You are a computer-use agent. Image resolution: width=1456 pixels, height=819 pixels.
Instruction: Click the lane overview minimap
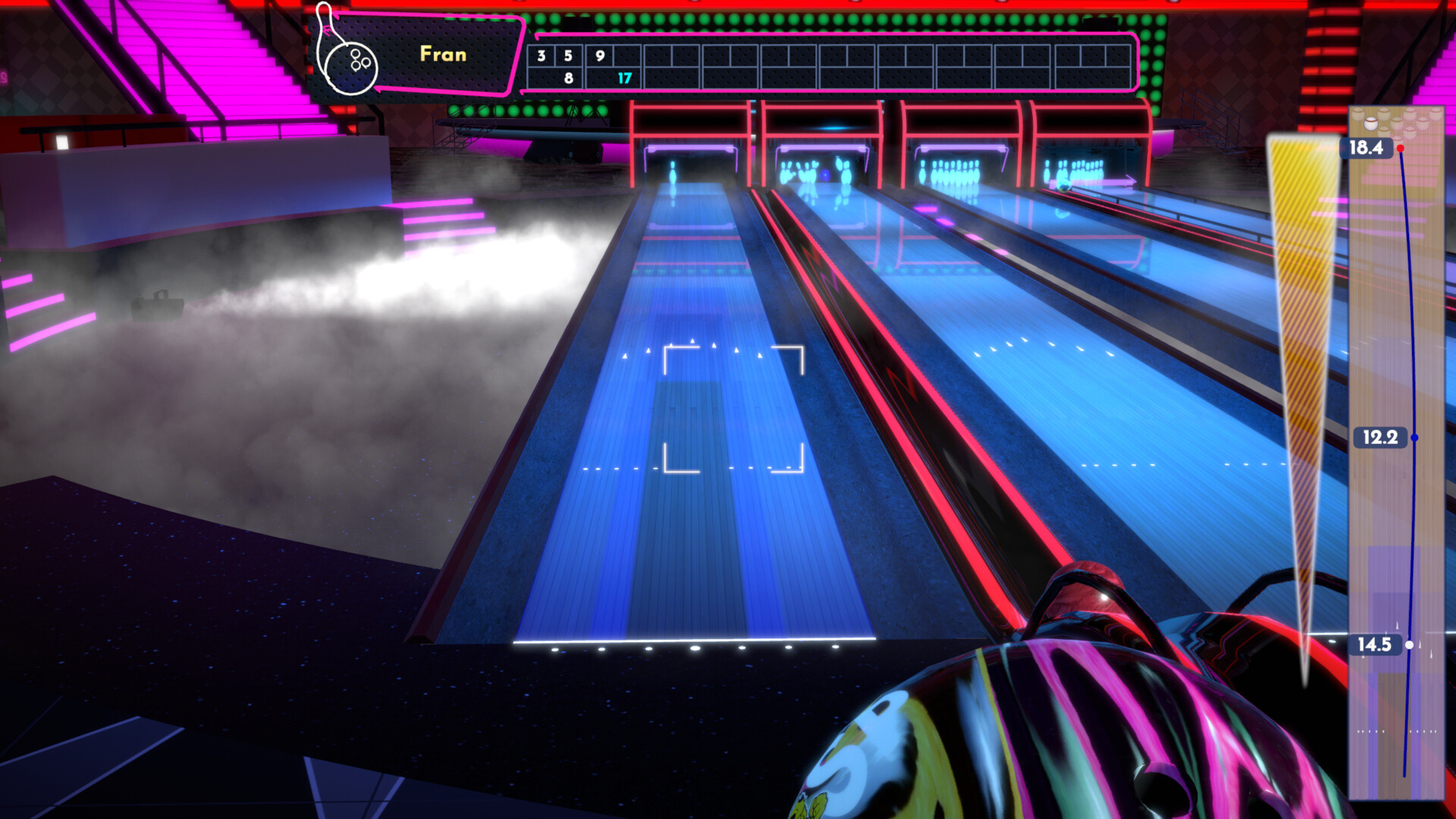click(1396, 455)
